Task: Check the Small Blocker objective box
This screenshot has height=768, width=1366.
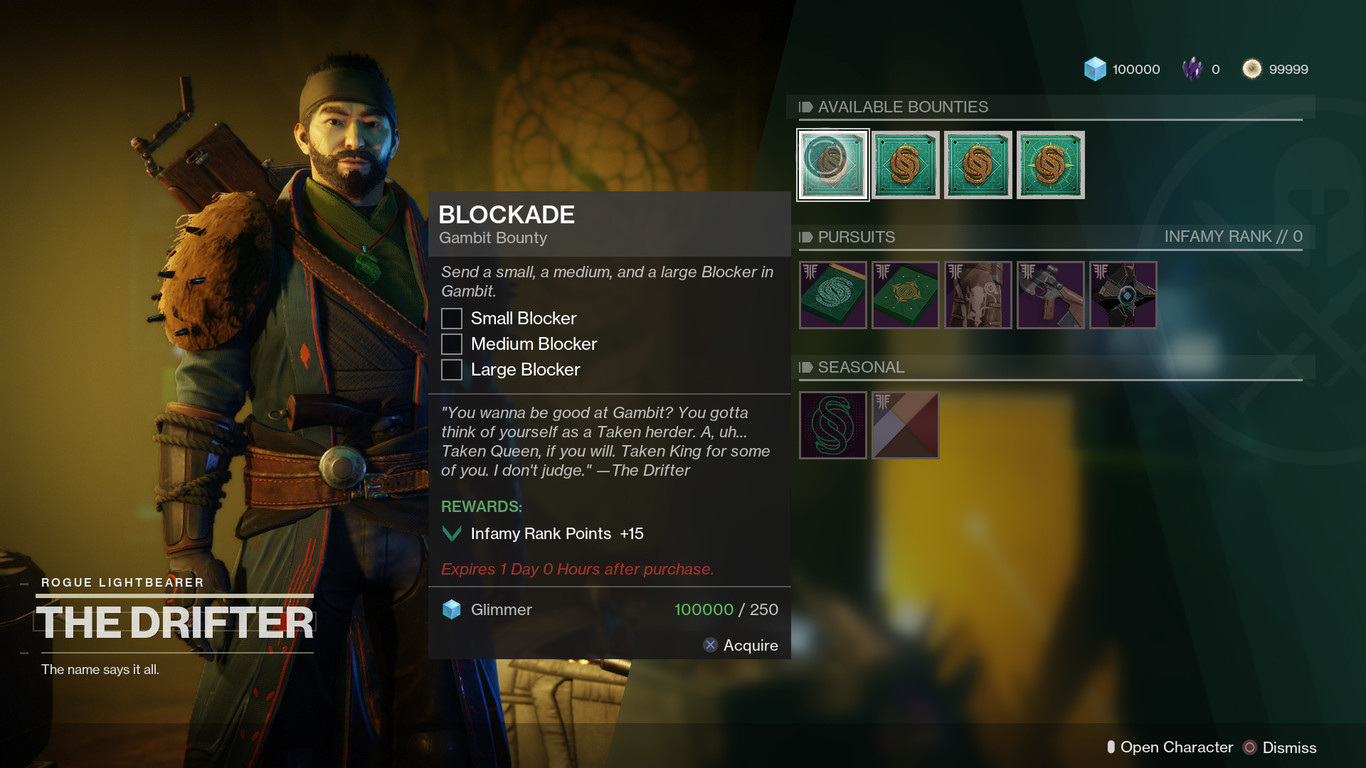Action: [451, 318]
